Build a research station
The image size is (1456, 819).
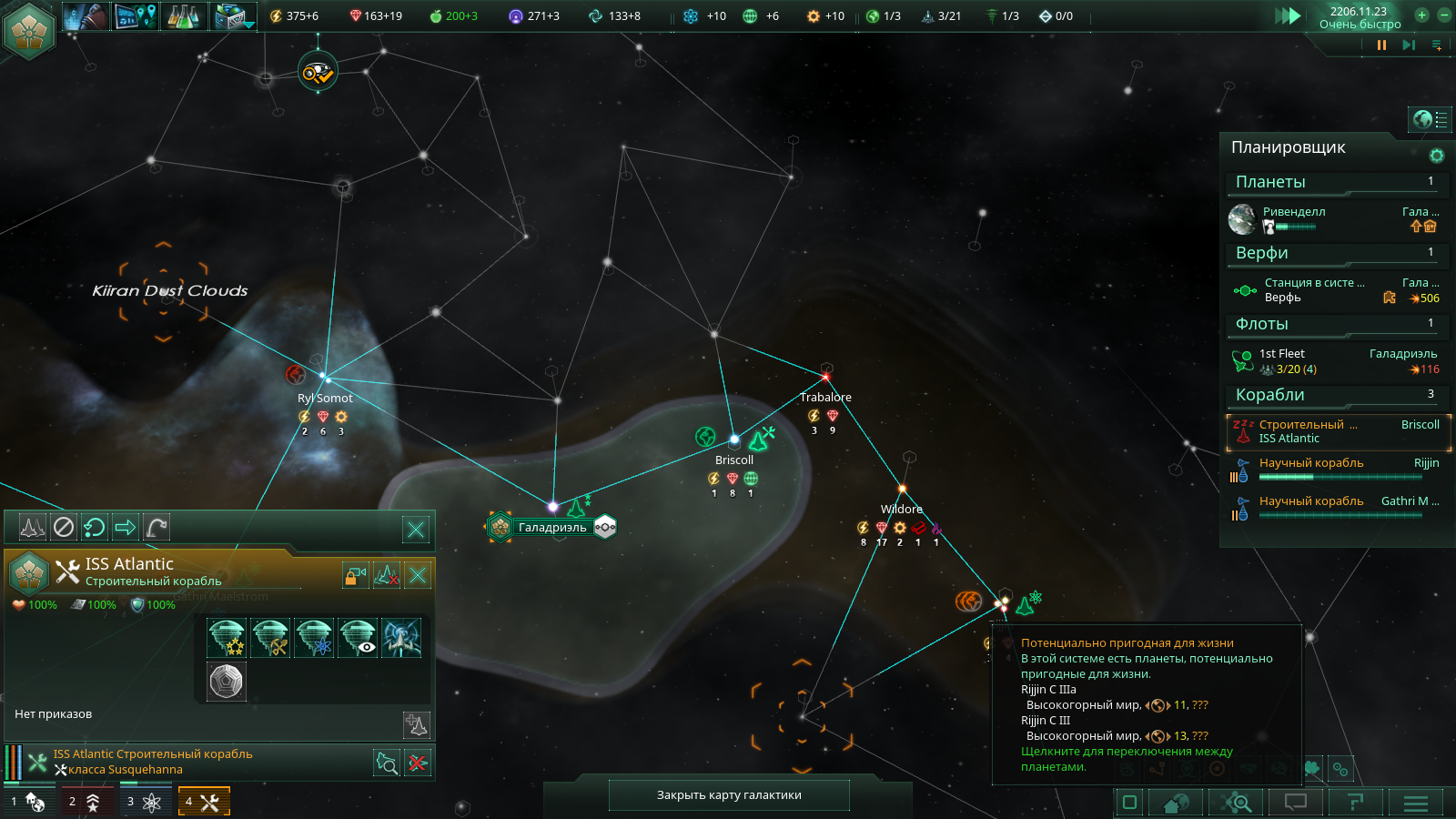pyautogui.click(x=314, y=638)
